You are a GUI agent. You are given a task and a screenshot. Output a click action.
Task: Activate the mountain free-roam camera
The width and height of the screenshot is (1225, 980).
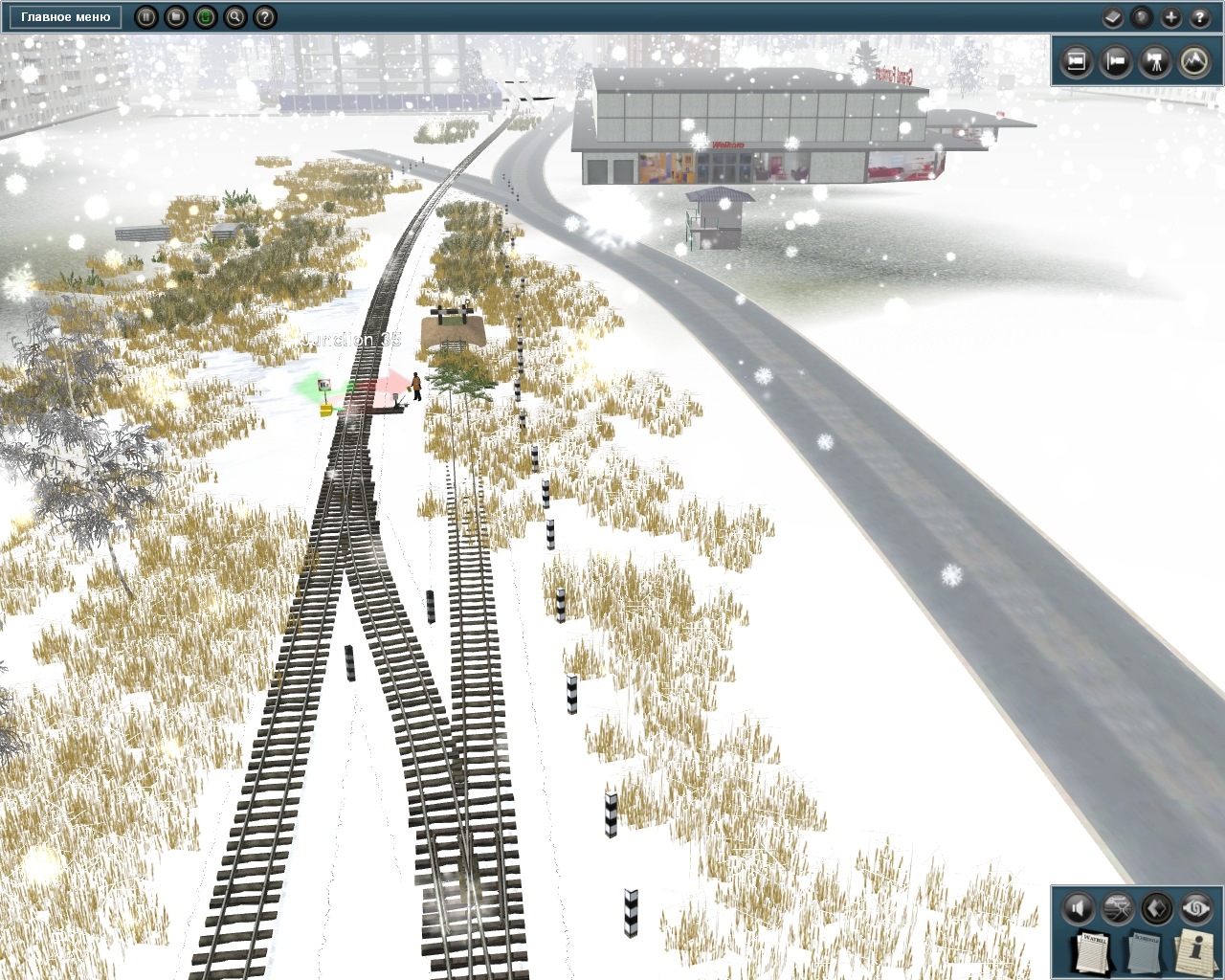click(x=1194, y=62)
